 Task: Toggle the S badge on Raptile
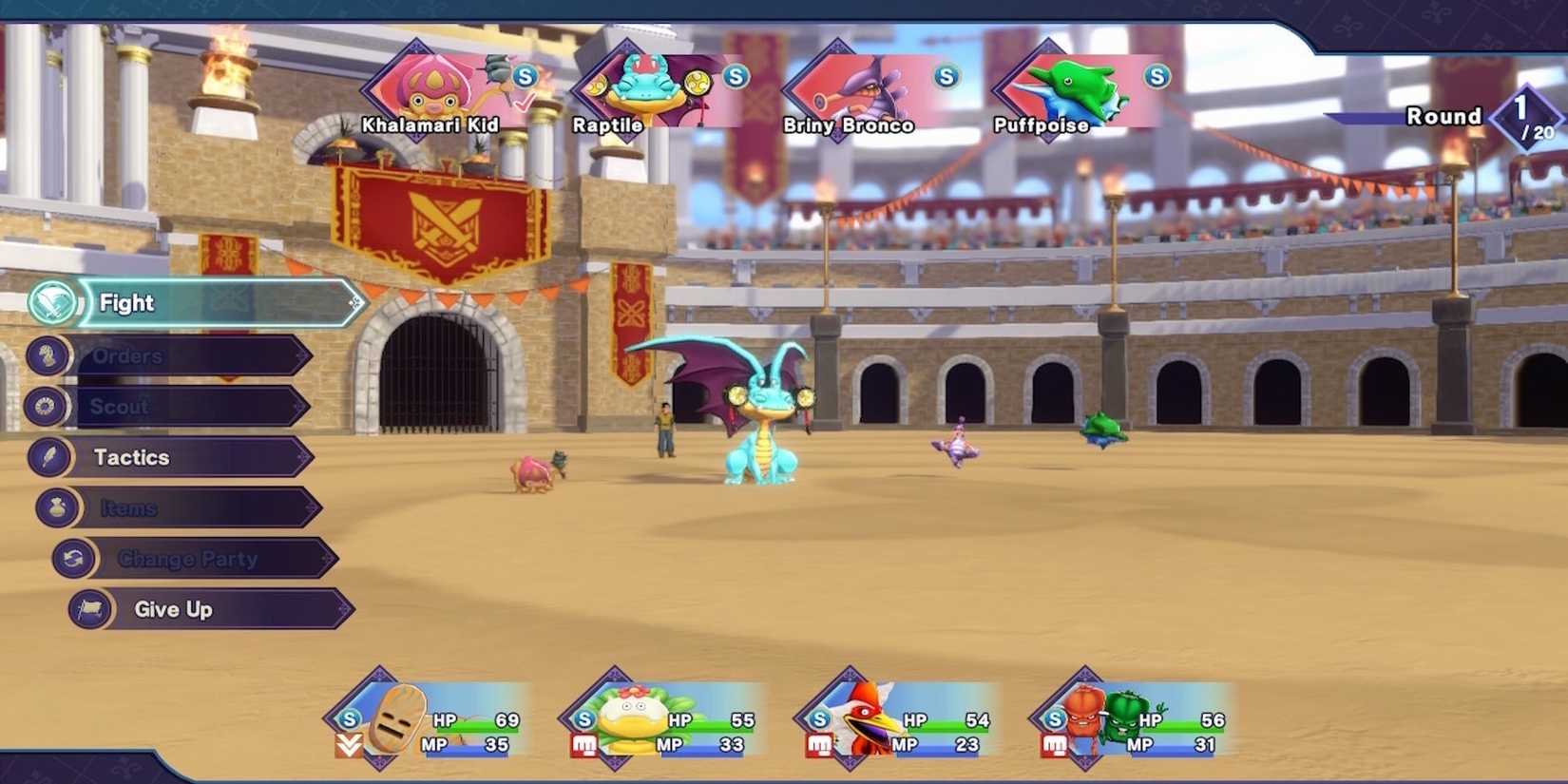[x=734, y=78]
